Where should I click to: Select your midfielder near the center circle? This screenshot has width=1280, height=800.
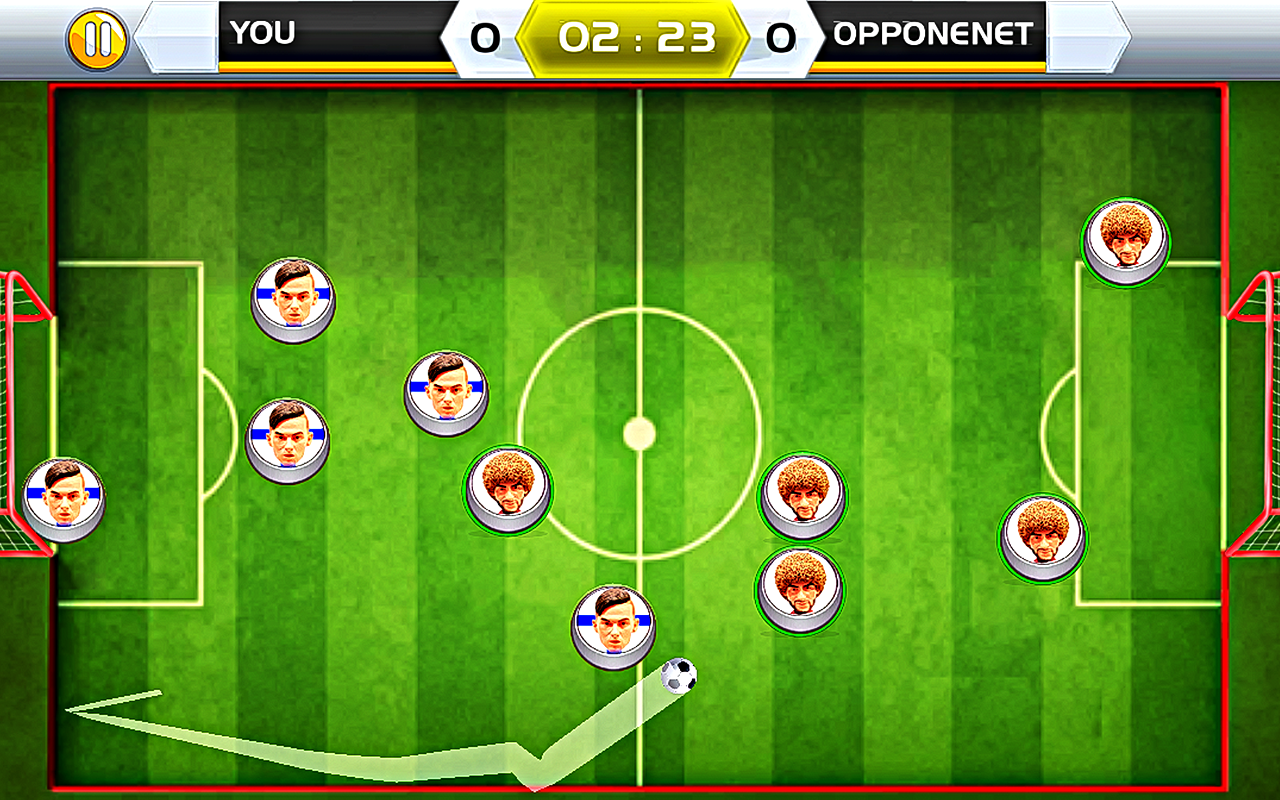448,392
